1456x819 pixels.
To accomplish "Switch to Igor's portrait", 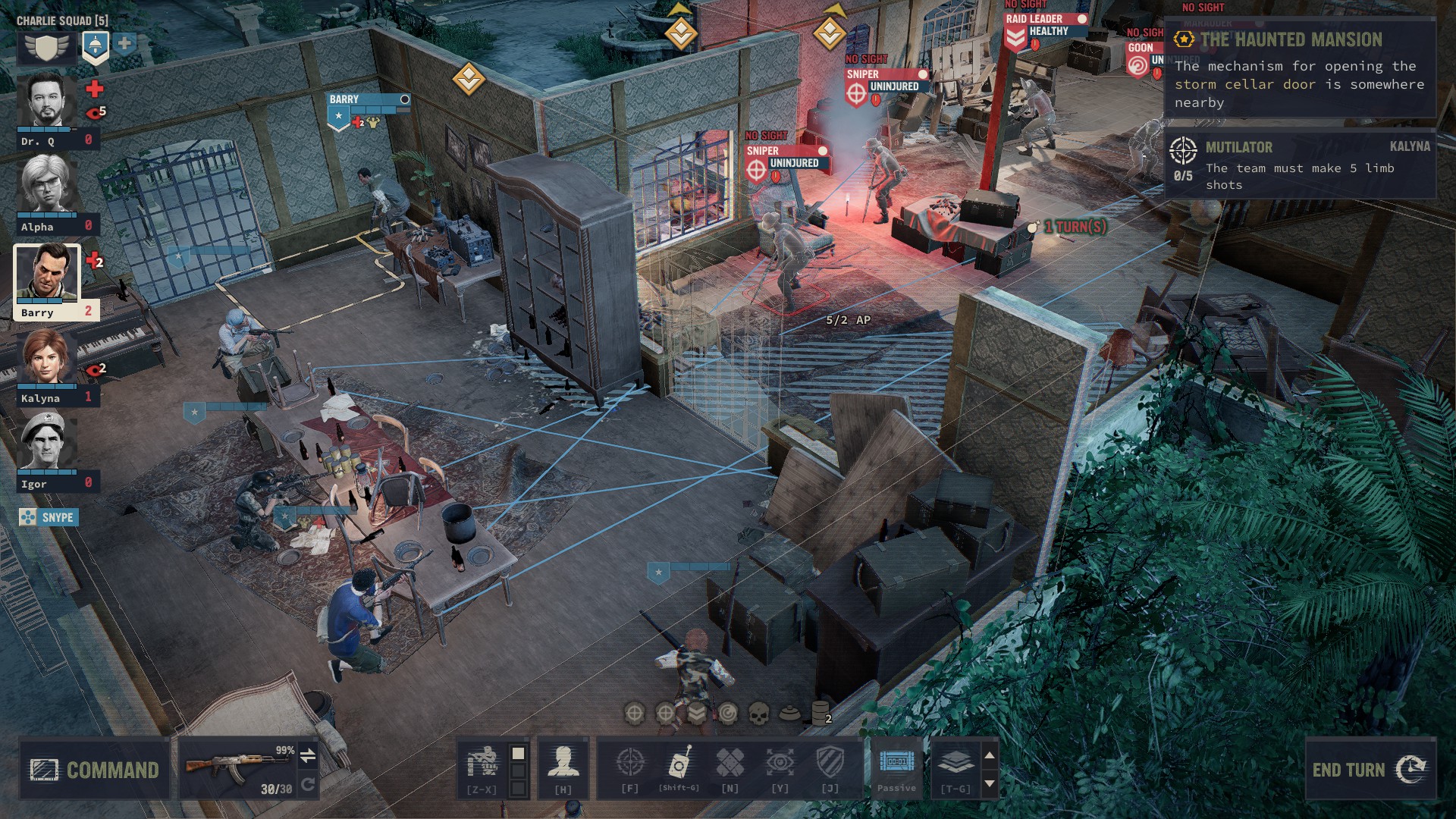I will (46, 442).
